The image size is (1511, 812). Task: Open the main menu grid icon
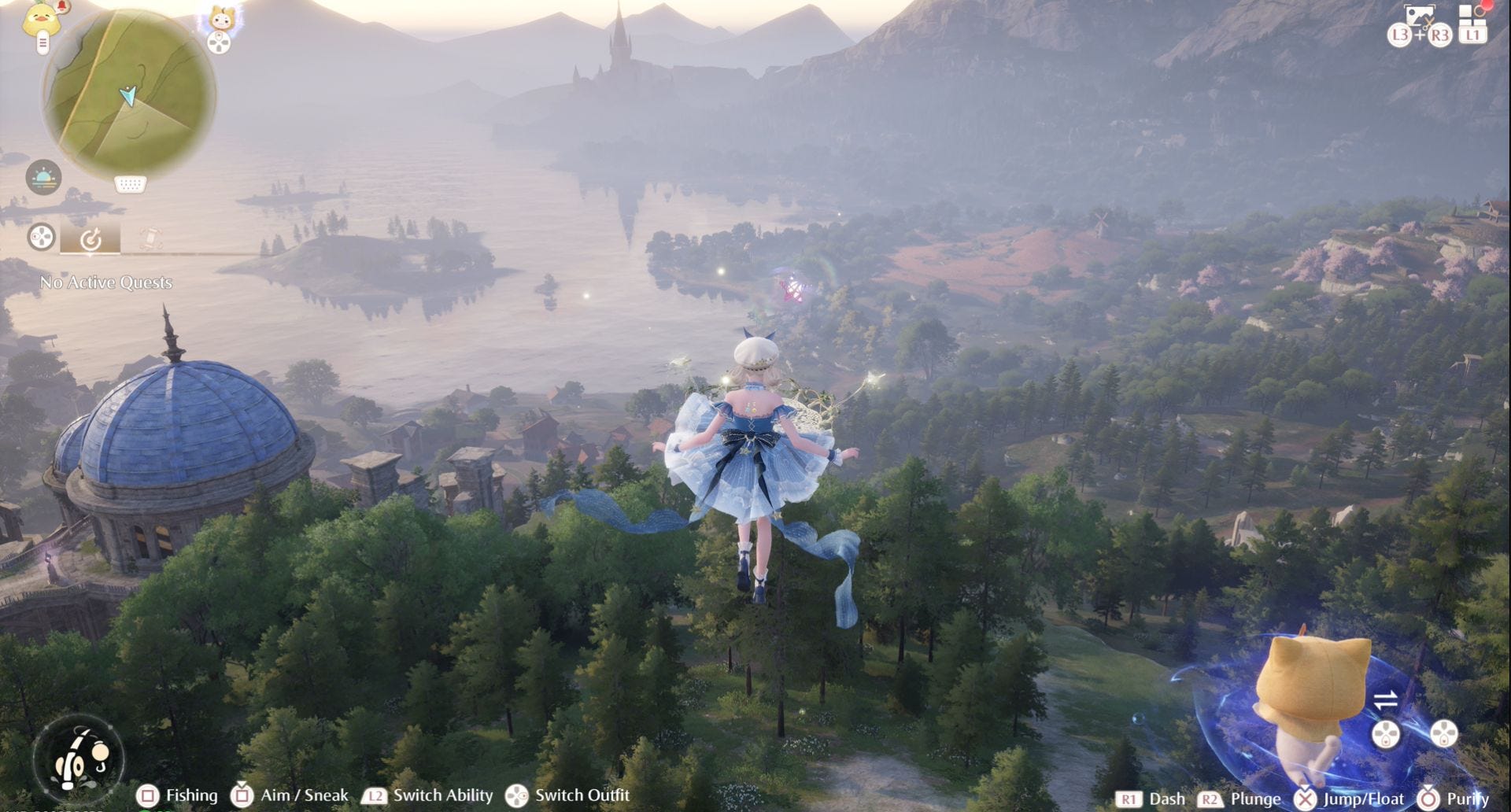pyautogui.click(x=1472, y=17)
